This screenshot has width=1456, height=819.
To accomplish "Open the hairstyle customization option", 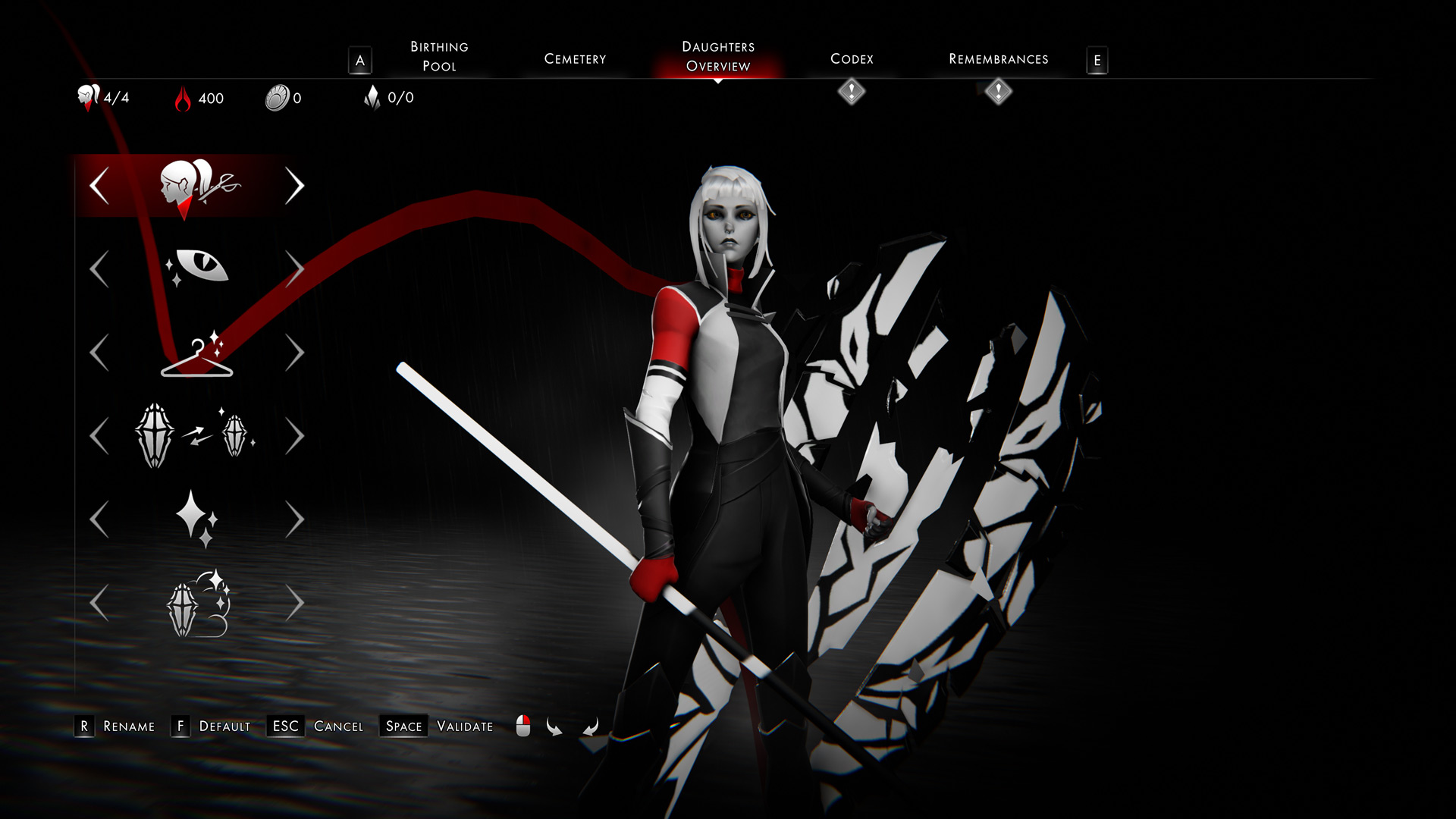I will tap(199, 184).
